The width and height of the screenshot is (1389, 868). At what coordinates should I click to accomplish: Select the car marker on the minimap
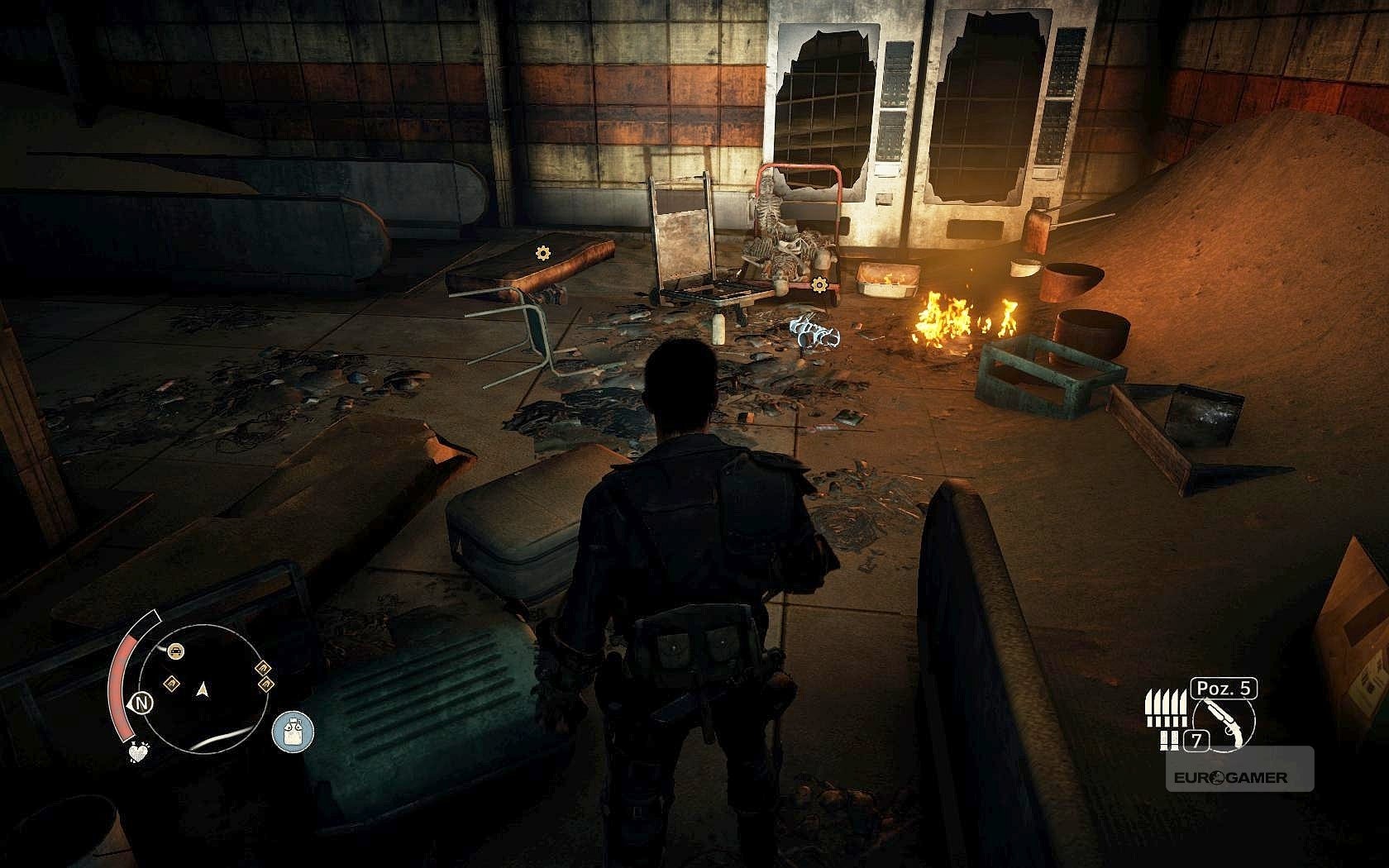175,651
